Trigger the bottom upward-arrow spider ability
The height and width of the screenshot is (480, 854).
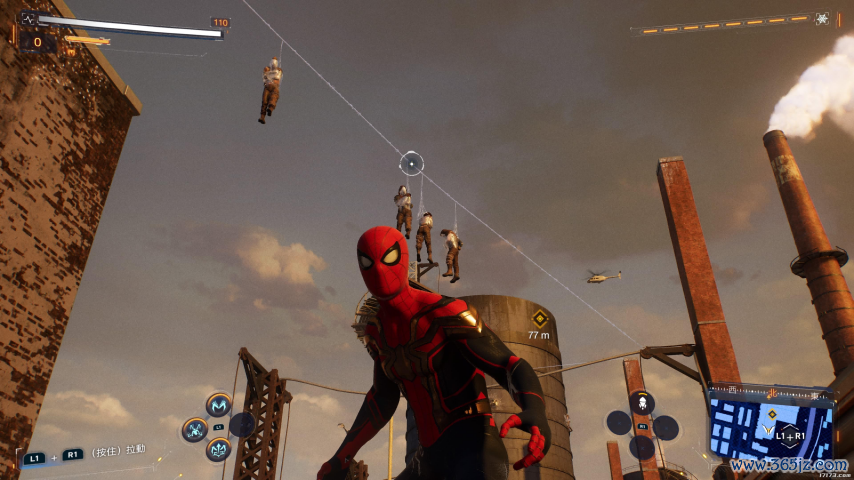pos(219,450)
